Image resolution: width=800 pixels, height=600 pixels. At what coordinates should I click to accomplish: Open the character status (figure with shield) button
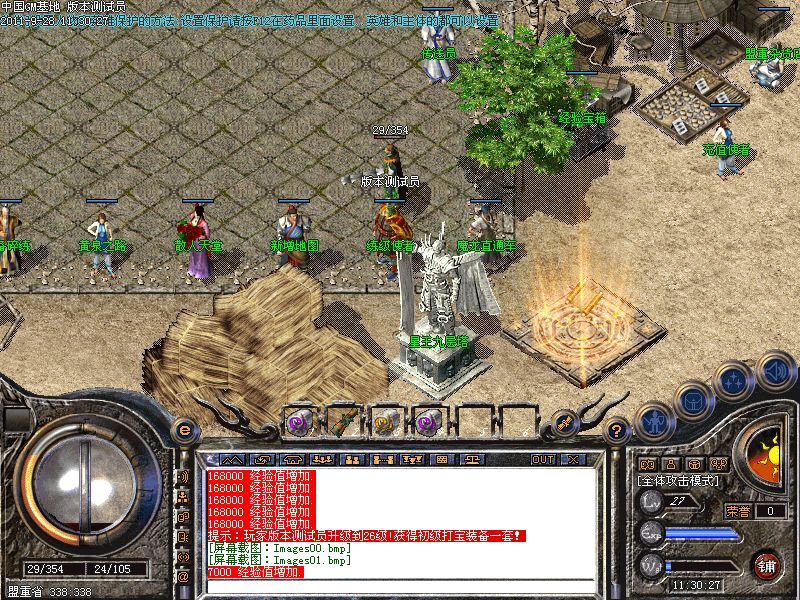pyautogui.click(x=653, y=421)
